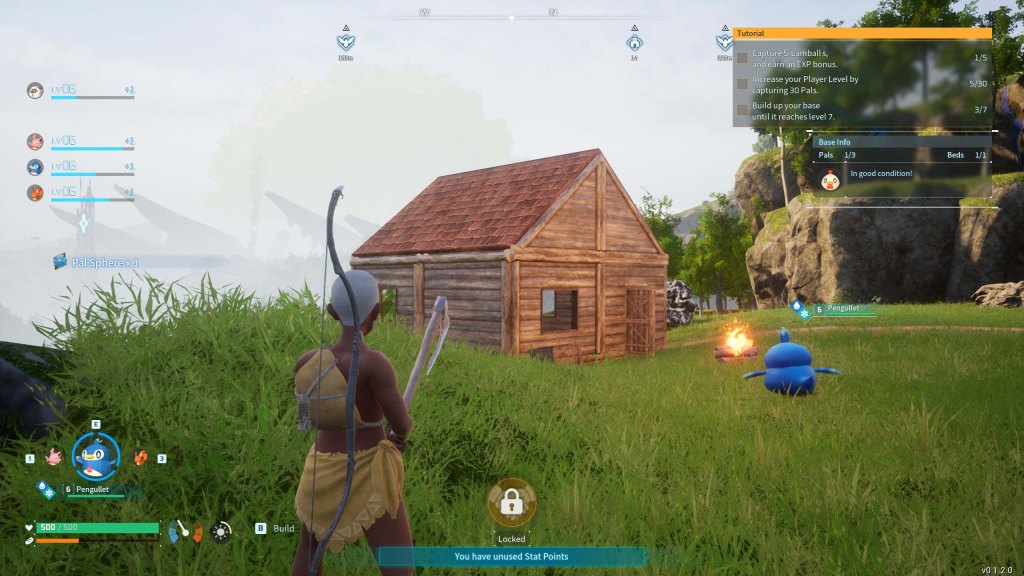Select the active Pengullet party portrait
1024x576 pixels.
[x=96, y=456]
